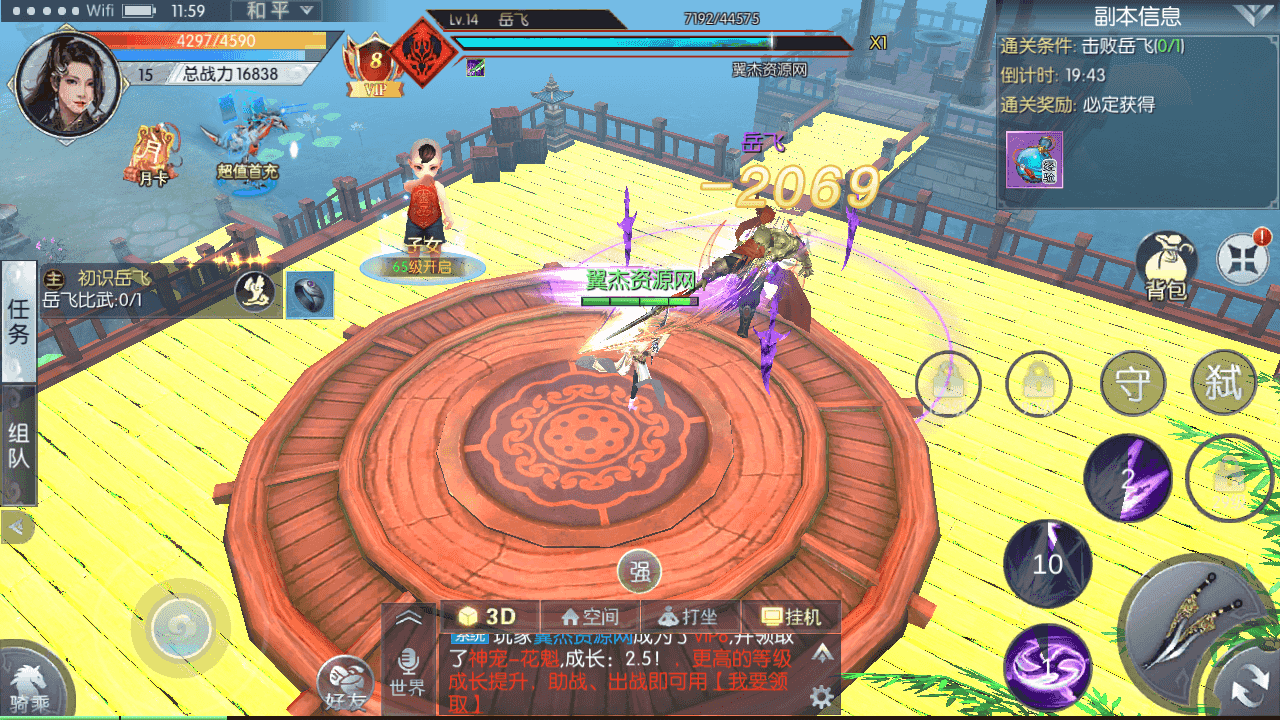Enable 挂机 auto-battle
1280x720 pixels.
pyautogui.click(x=790, y=617)
